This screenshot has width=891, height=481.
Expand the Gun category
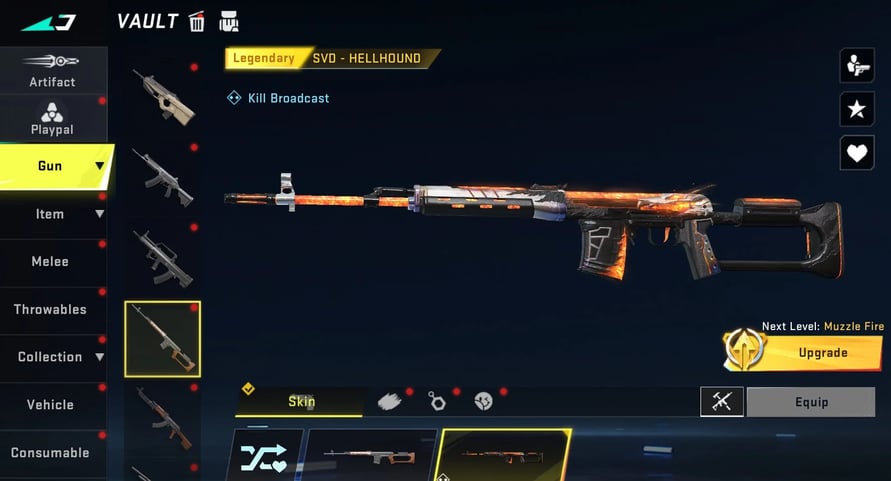[55, 166]
